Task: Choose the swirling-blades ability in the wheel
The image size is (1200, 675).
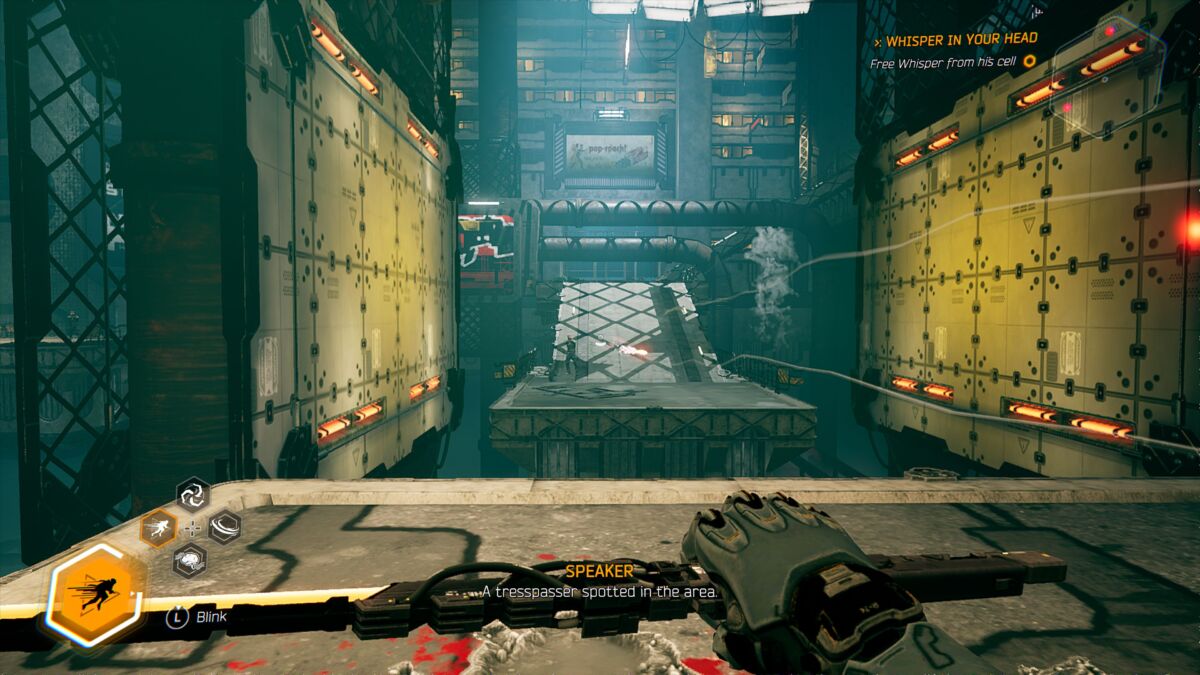Action: point(192,494)
